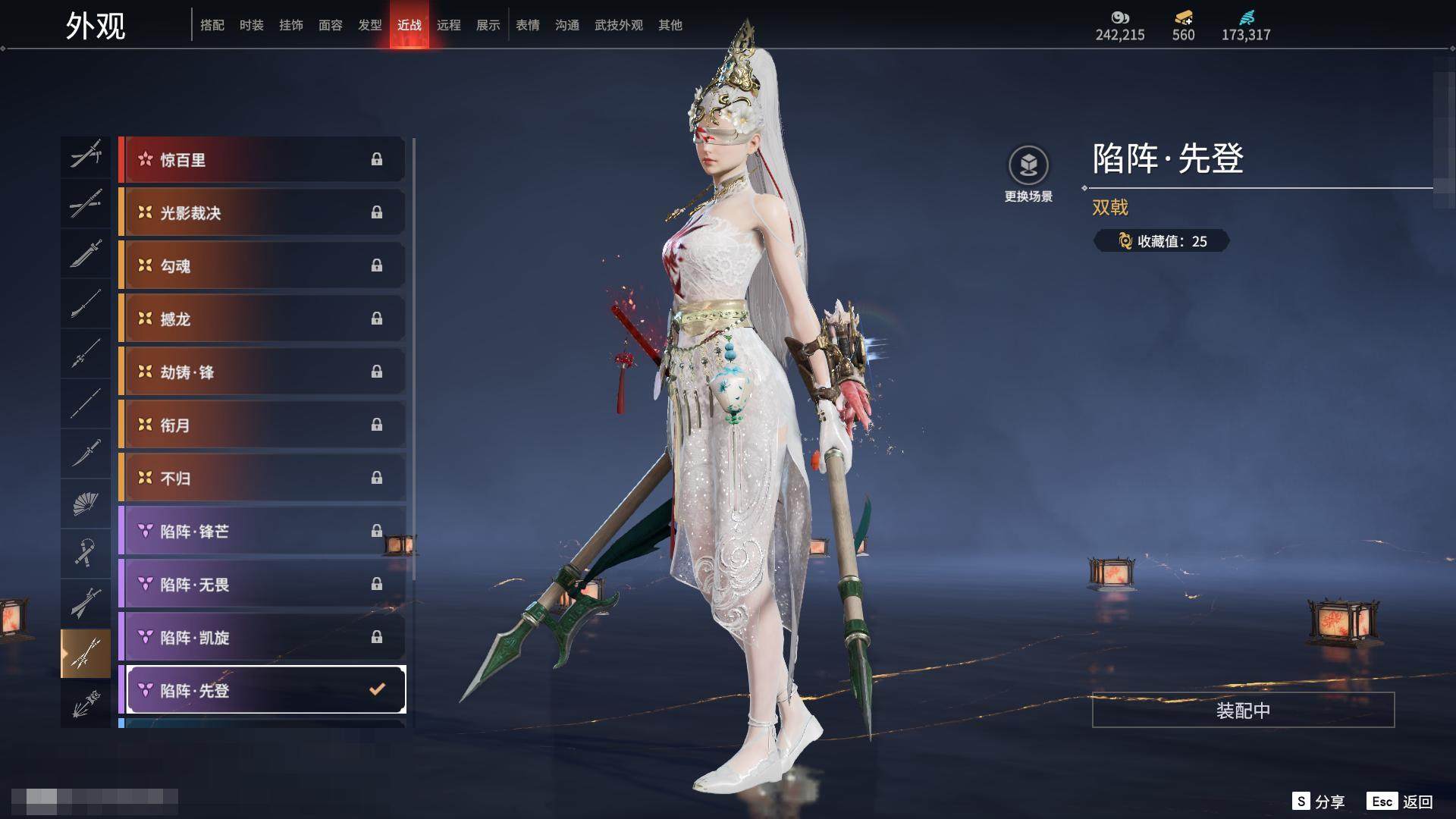Select the 陷阵·无畏 skin

pos(262,585)
